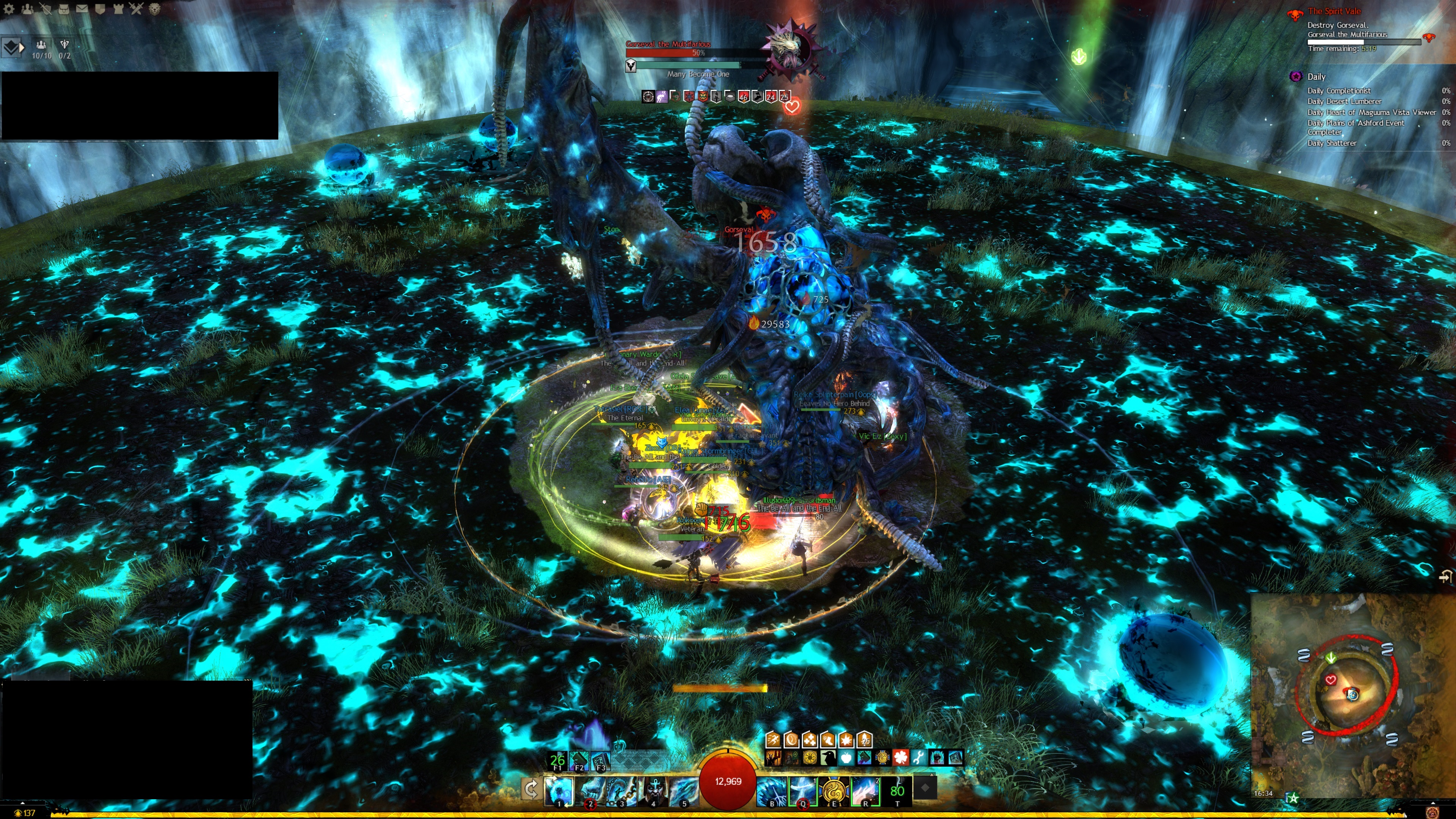Image resolution: width=1456 pixels, height=819 pixels.
Task: Expand the squad panel arrow
Action: tap(13, 47)
